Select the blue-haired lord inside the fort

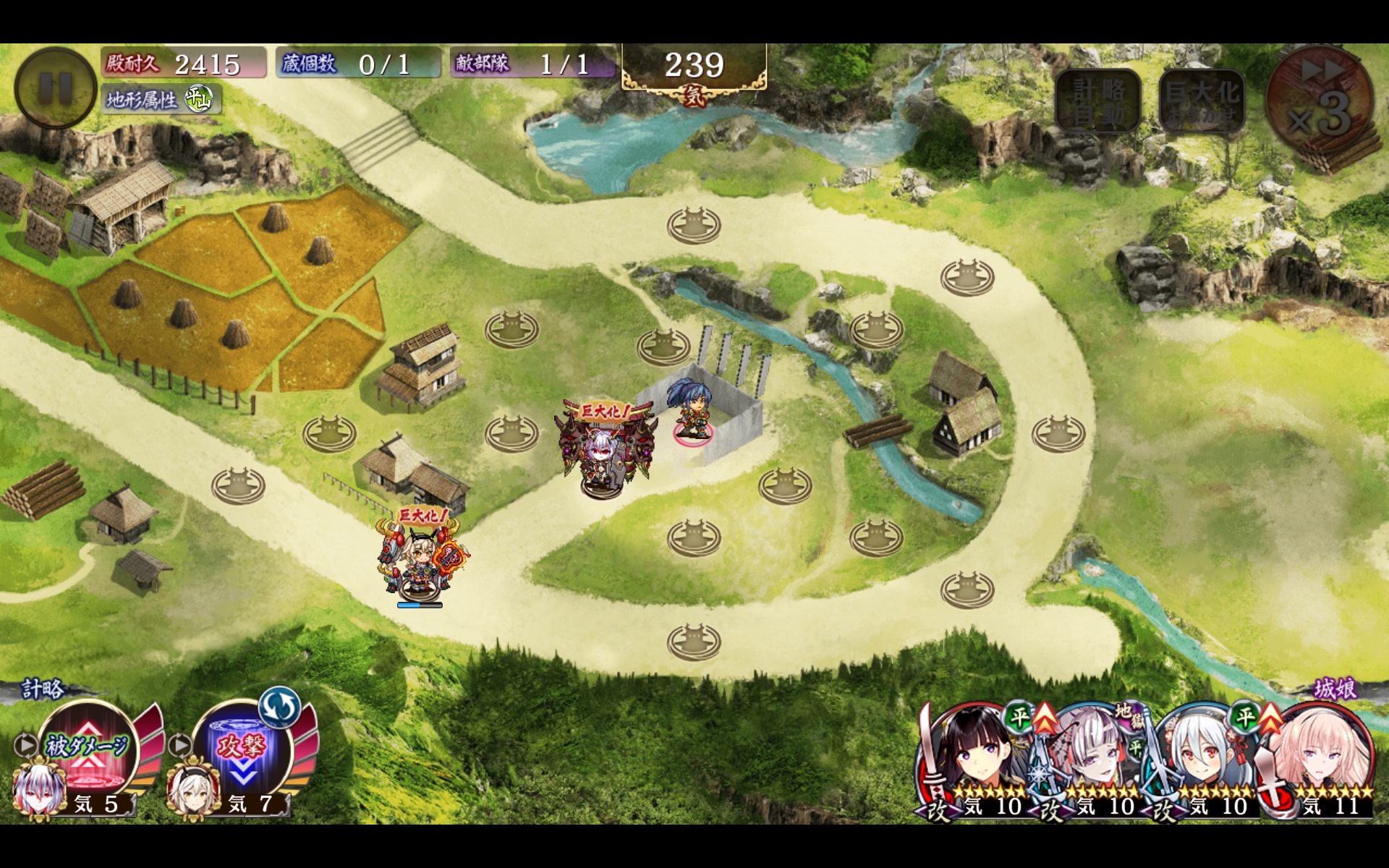click(692, 410)
